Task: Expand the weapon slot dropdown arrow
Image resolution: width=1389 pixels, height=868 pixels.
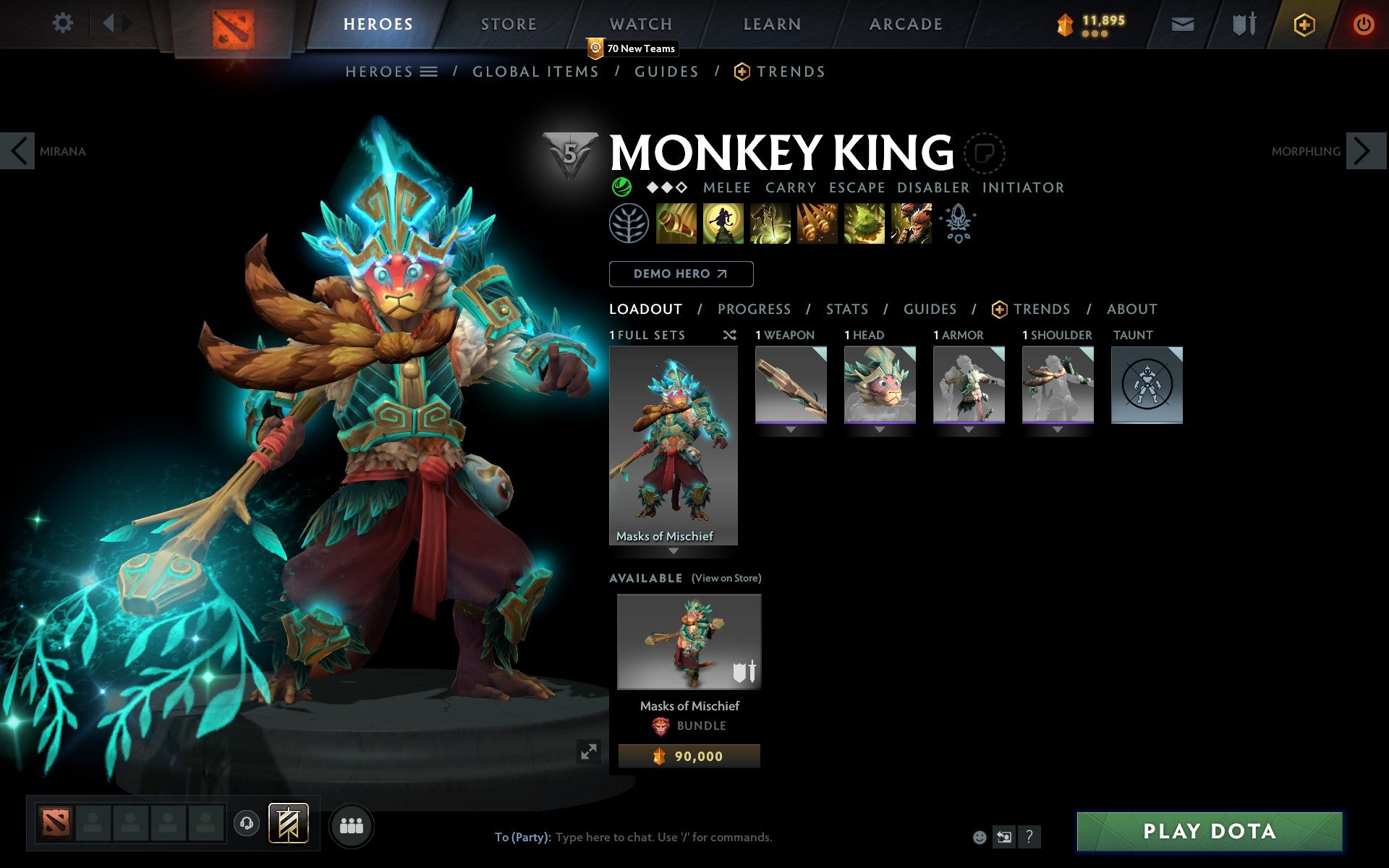Action: (x=789, y=430)
